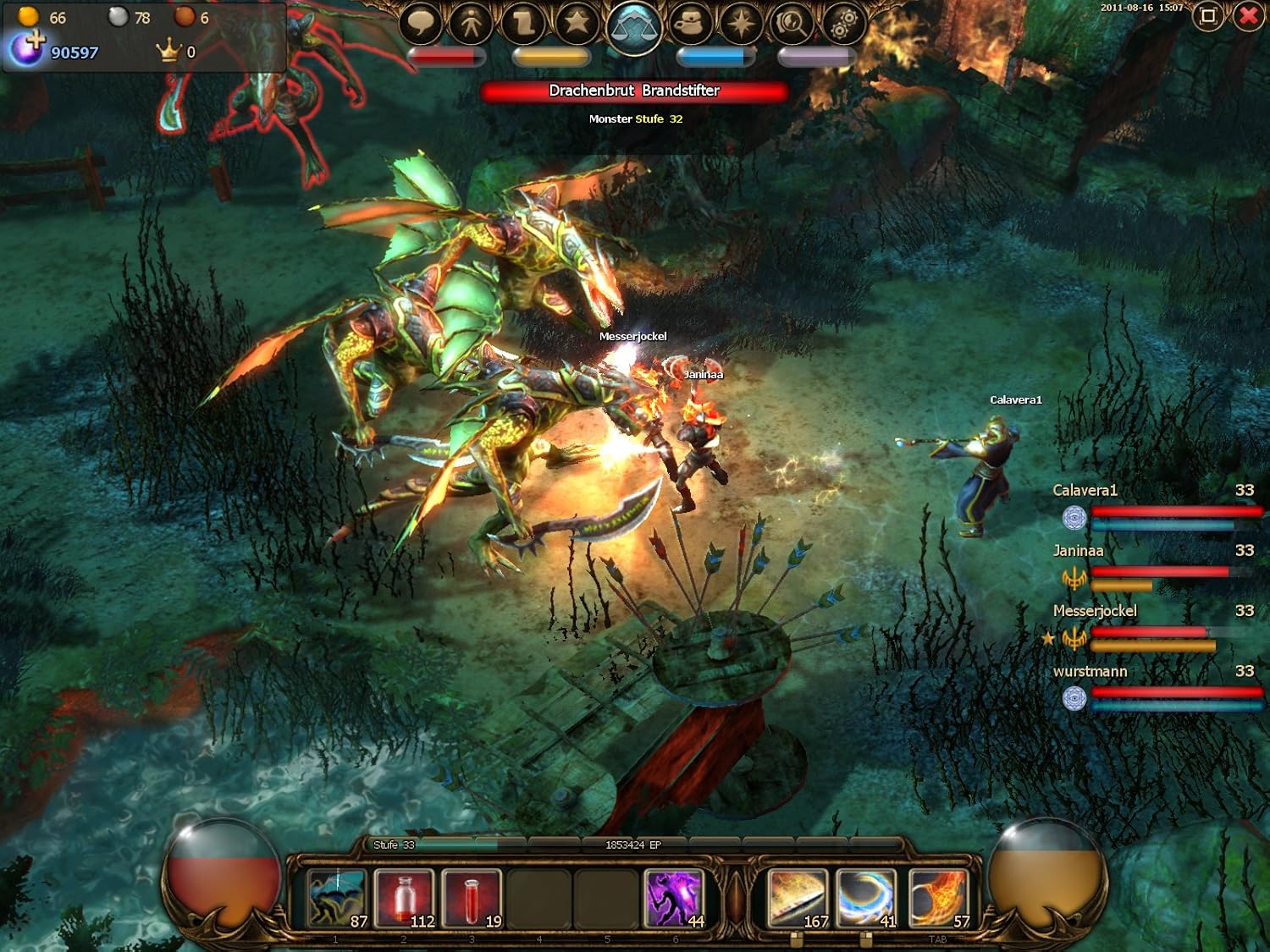Click the star icon in top toolbar
The width and height of the screenshot is (1270, 952).
[x=577, y=22]
